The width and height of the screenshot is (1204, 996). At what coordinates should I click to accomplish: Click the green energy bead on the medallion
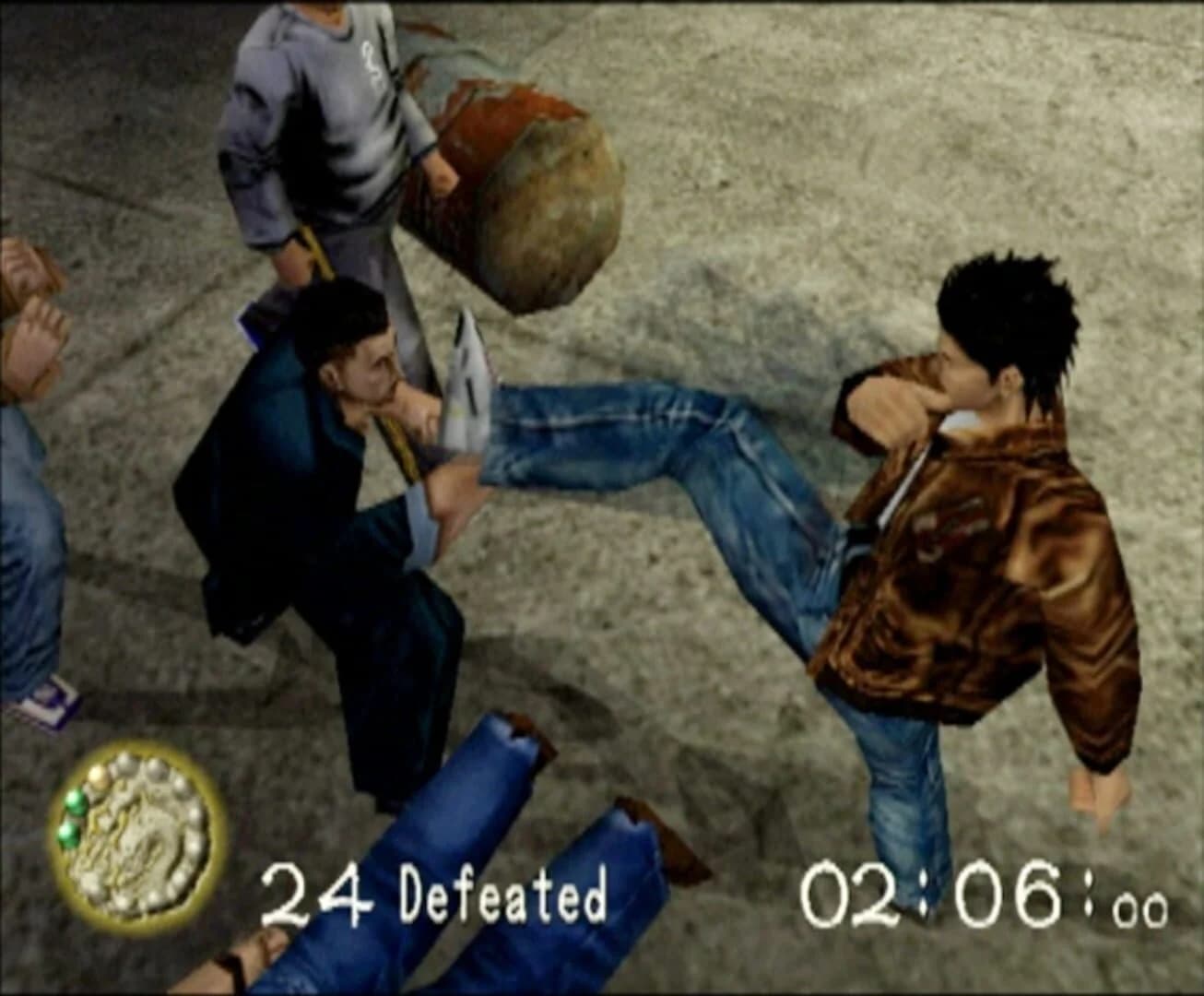pyautogui.click(x=77, y=800)
